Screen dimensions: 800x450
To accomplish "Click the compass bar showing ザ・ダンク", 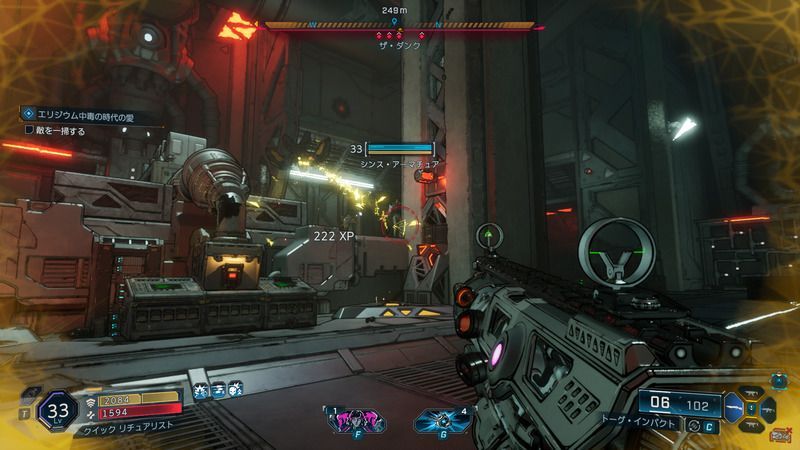I will click(394, 24).
